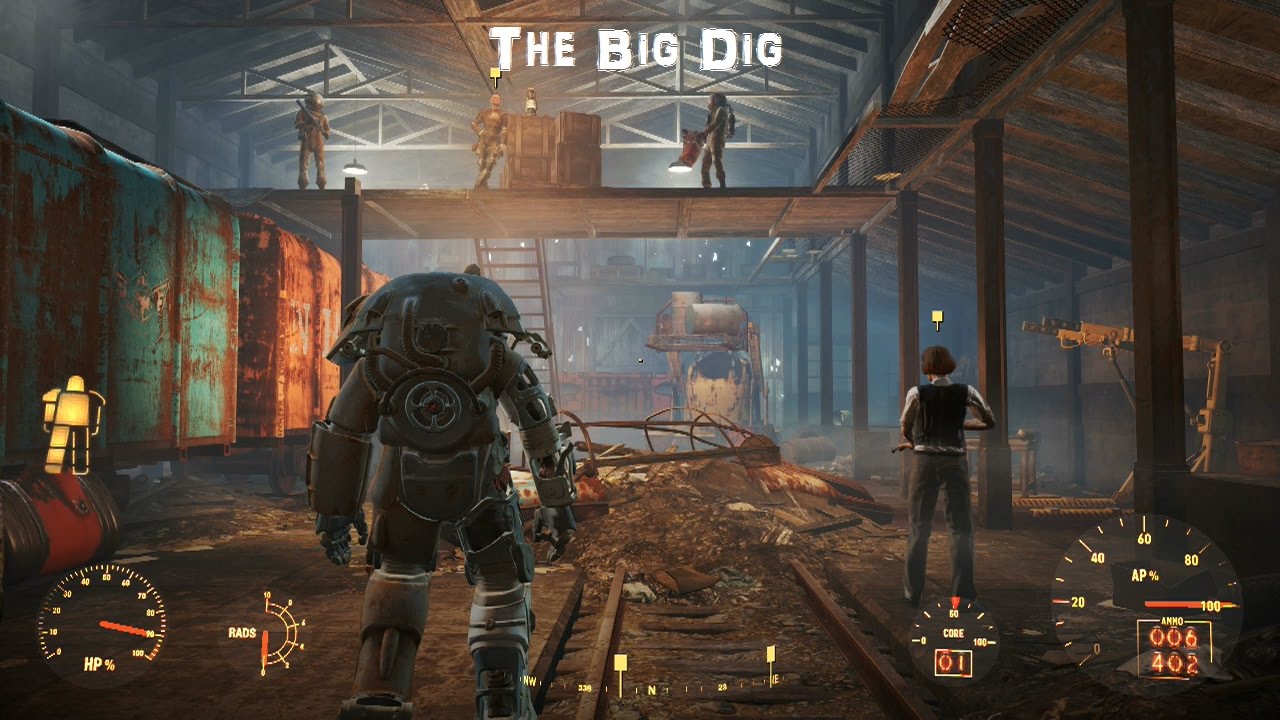The height and width of the screenshot is (720, 1280).
Task: Toggle the NW compass direction marker
Action: (529, 683)
